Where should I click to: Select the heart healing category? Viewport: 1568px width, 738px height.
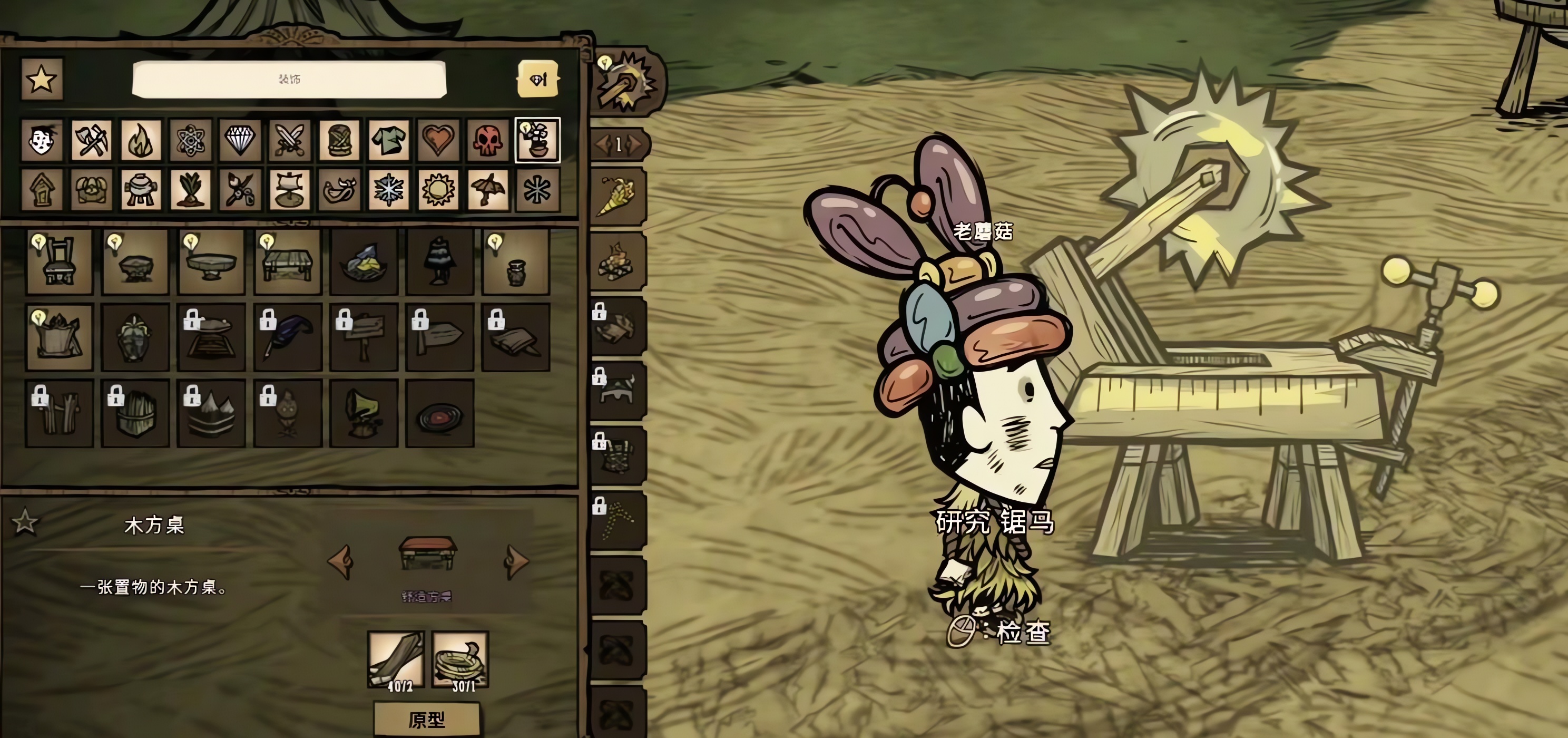coord(438,140)
